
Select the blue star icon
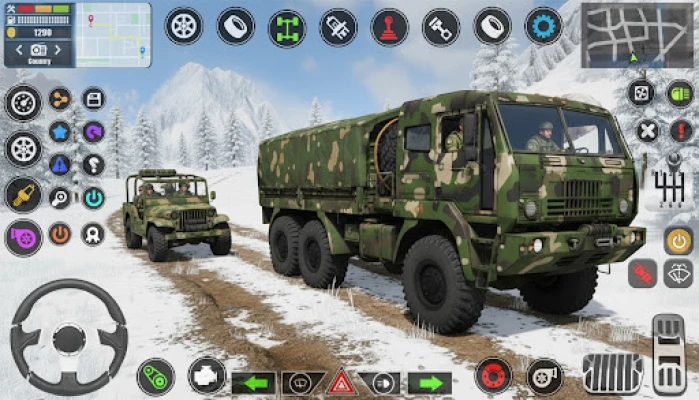60,132
